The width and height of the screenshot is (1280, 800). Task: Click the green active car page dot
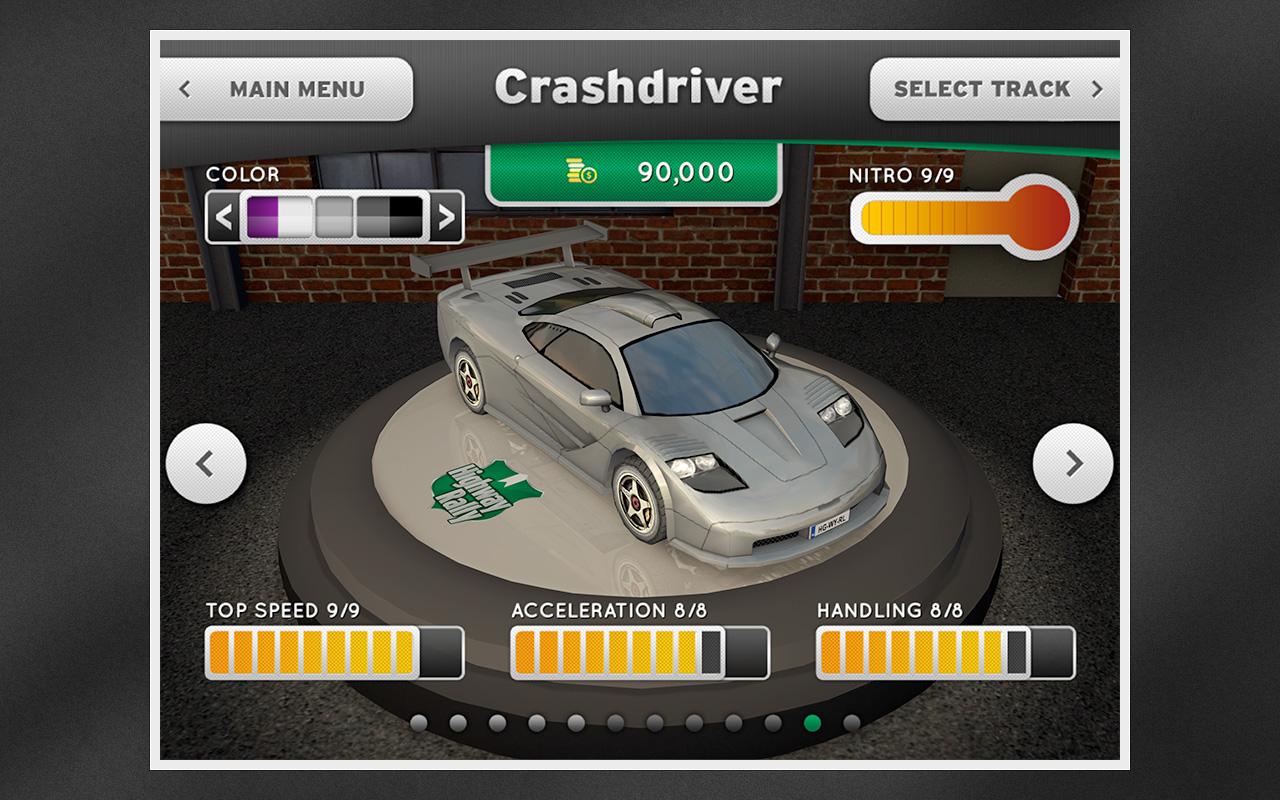pyautogui.click(x=812, y=723)
